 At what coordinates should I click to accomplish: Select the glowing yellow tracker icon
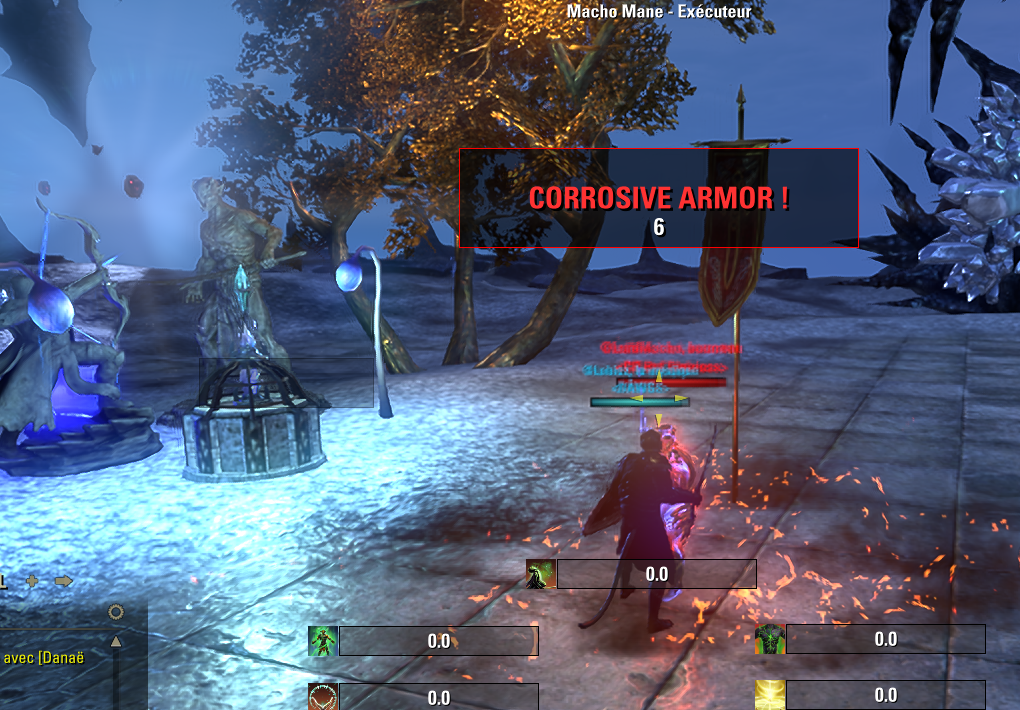[770, 694]
